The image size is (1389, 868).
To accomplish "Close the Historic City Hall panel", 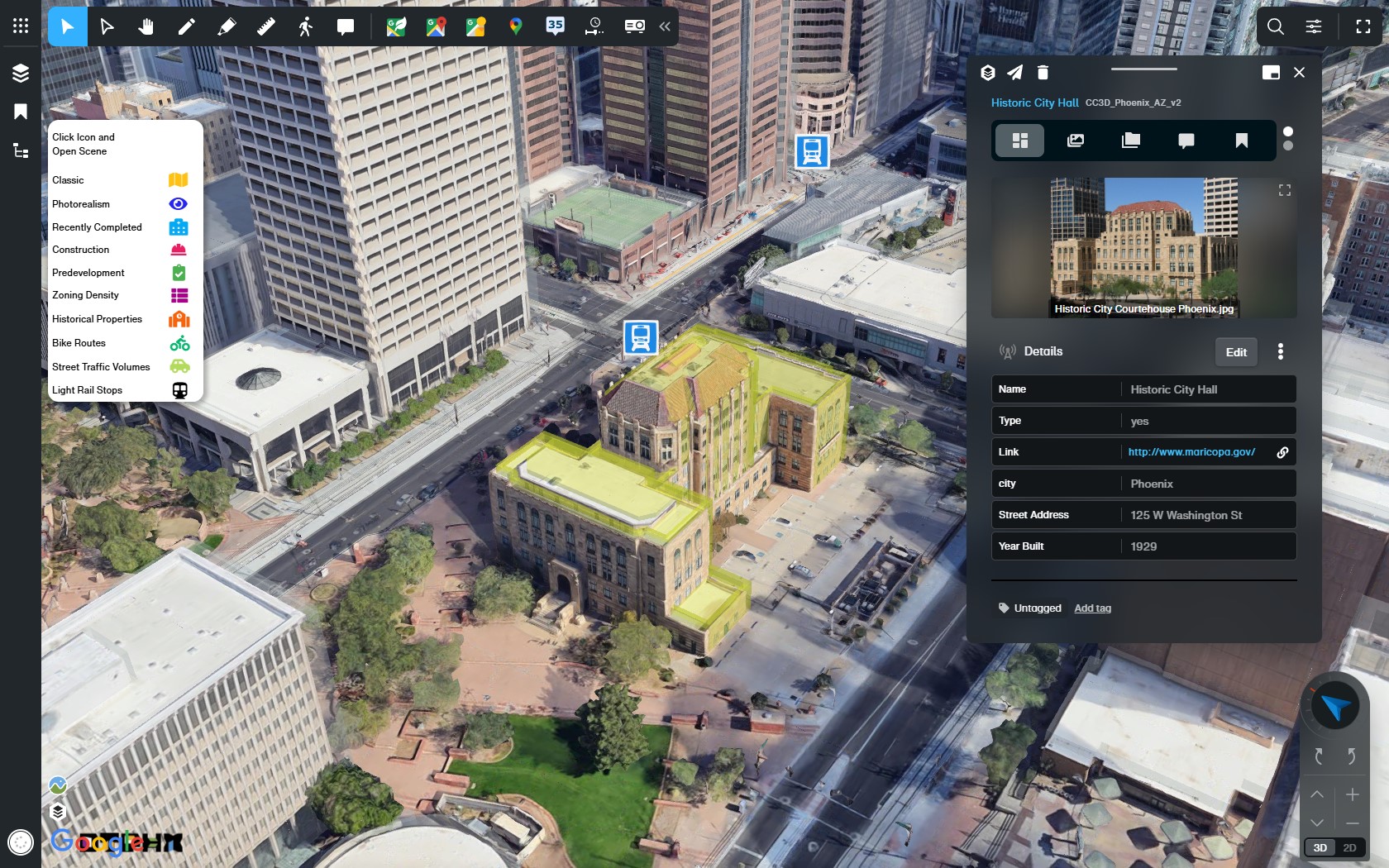I will 1299,73.
